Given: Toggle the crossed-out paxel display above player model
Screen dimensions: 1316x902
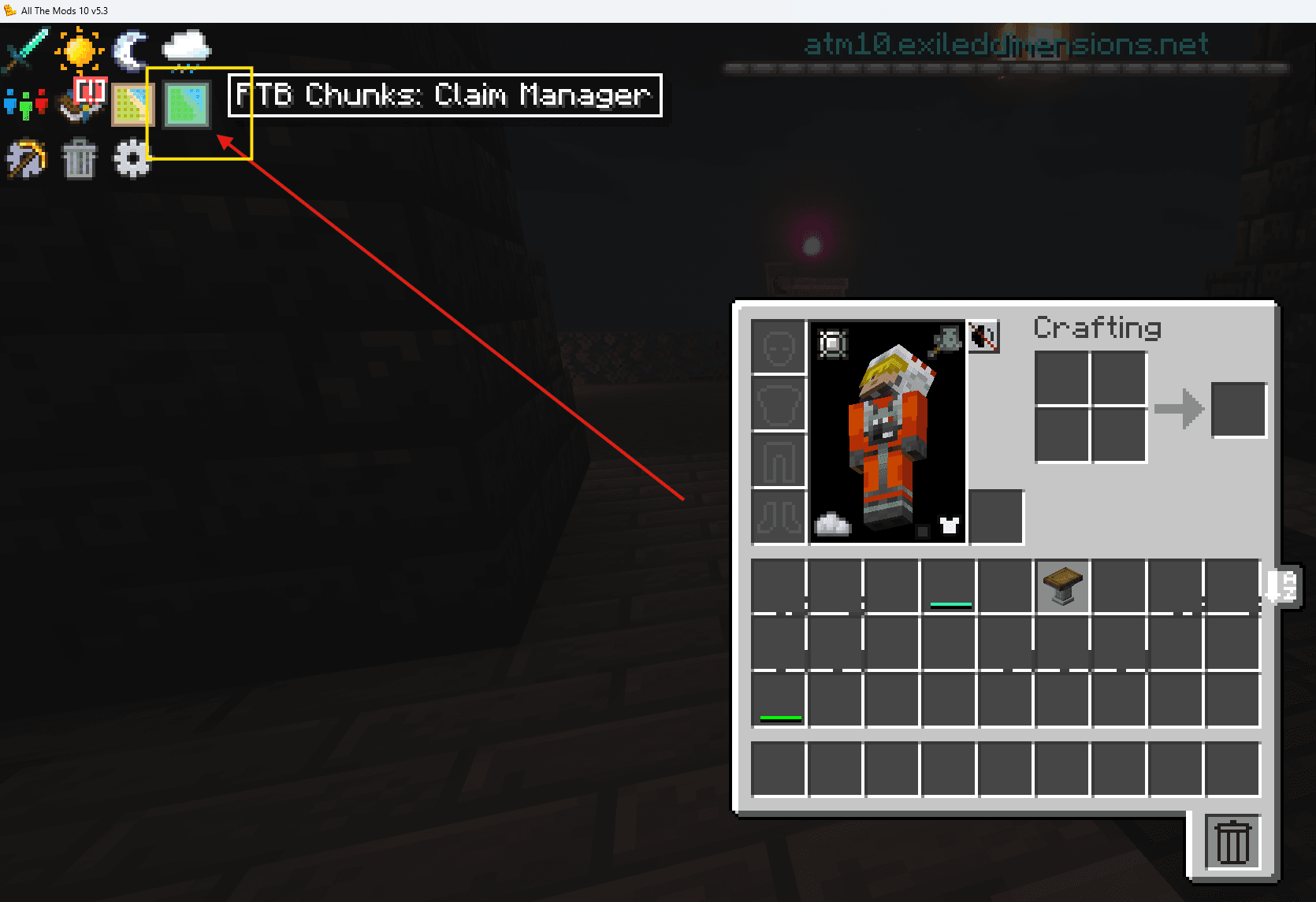Looking at the screenshot, I should coord(984,338).
